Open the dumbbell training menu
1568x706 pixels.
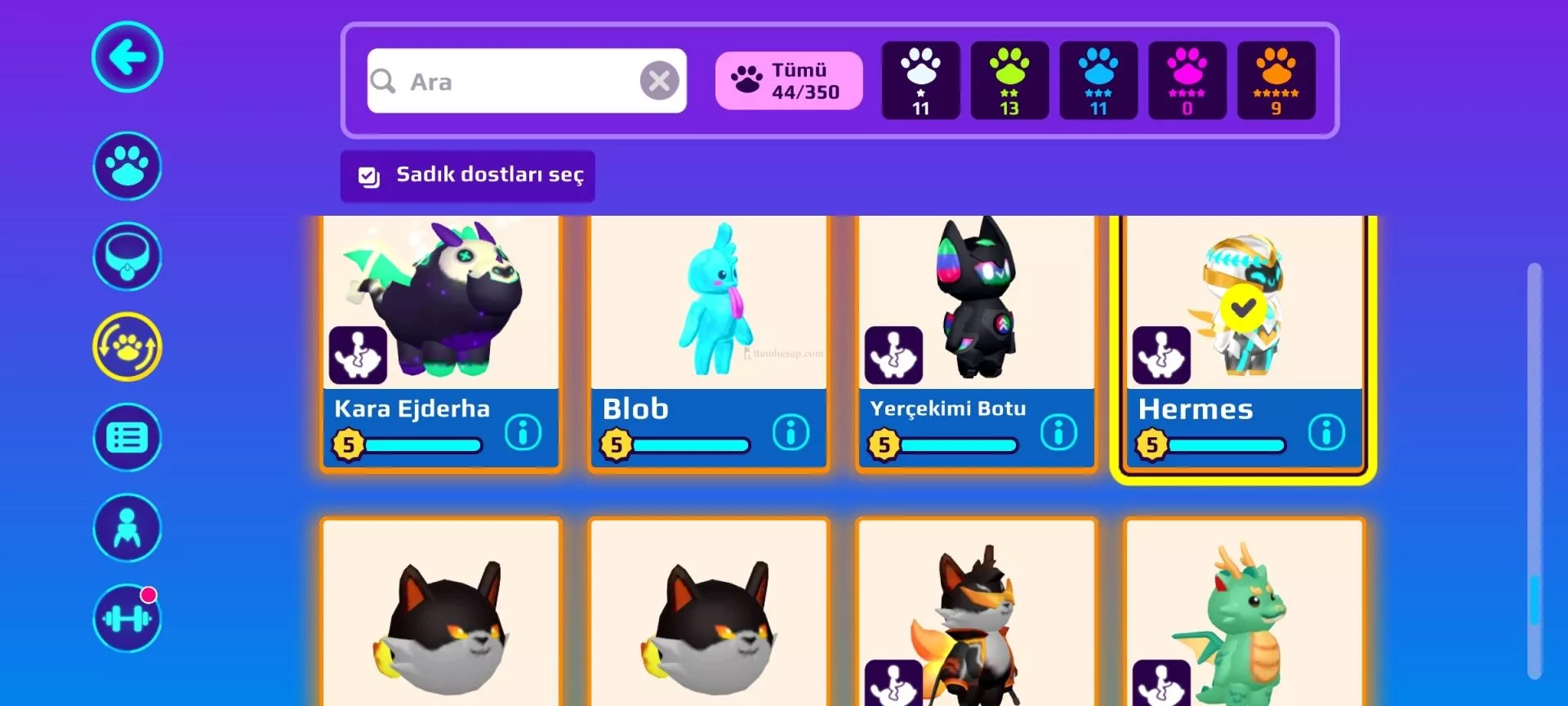pyautogui.click(x=127, y=619)
